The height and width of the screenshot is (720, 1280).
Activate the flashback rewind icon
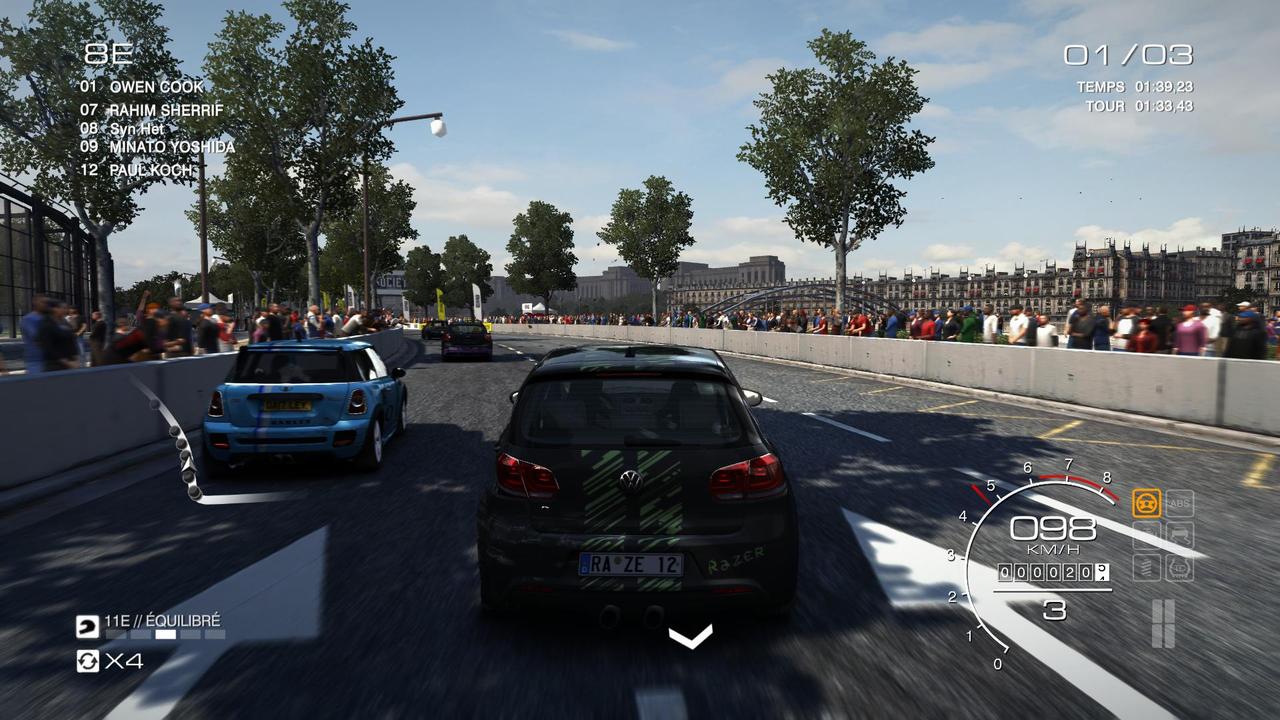coord(88,661)
